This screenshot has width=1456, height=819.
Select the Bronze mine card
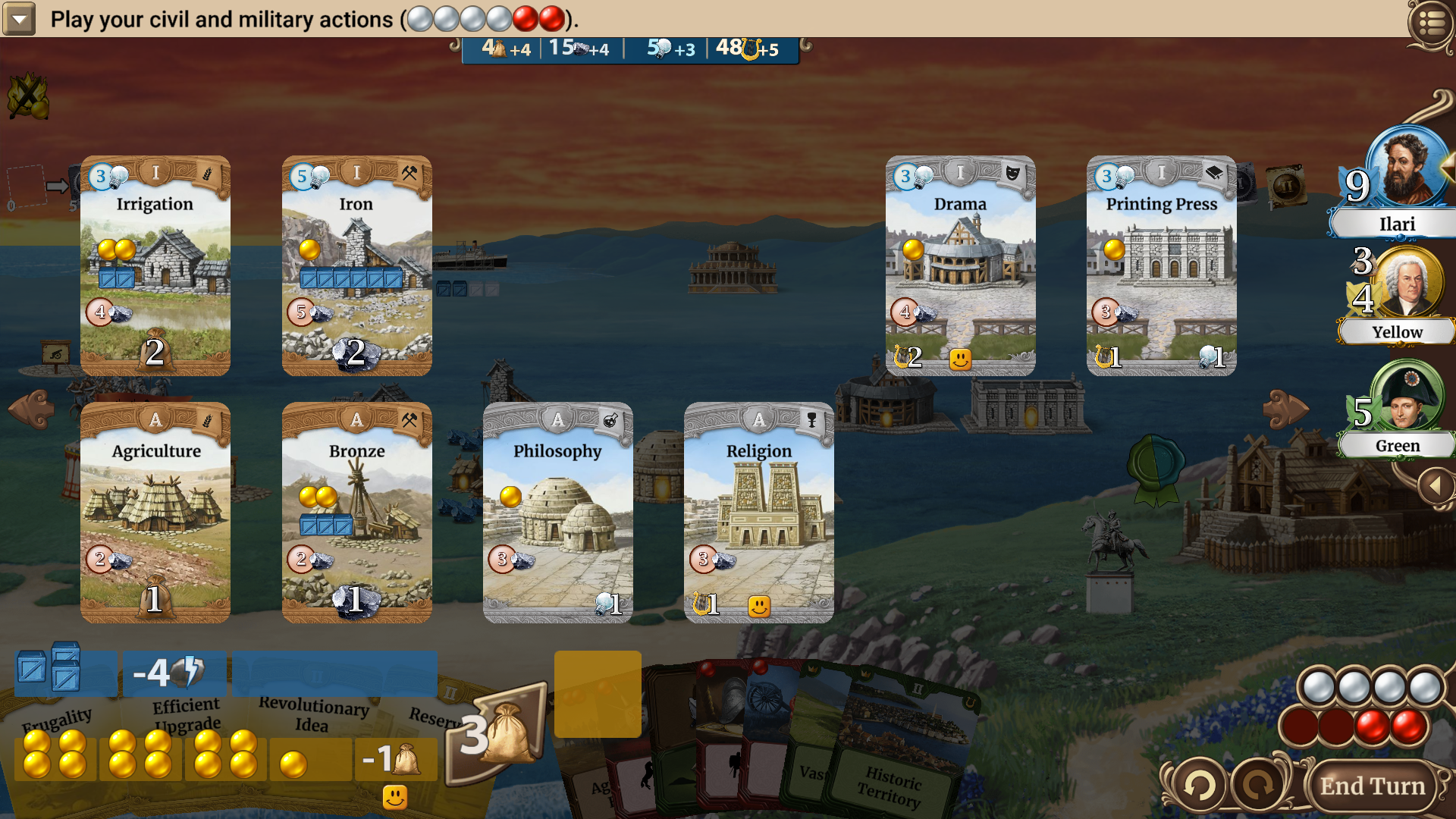click(356, 512)
